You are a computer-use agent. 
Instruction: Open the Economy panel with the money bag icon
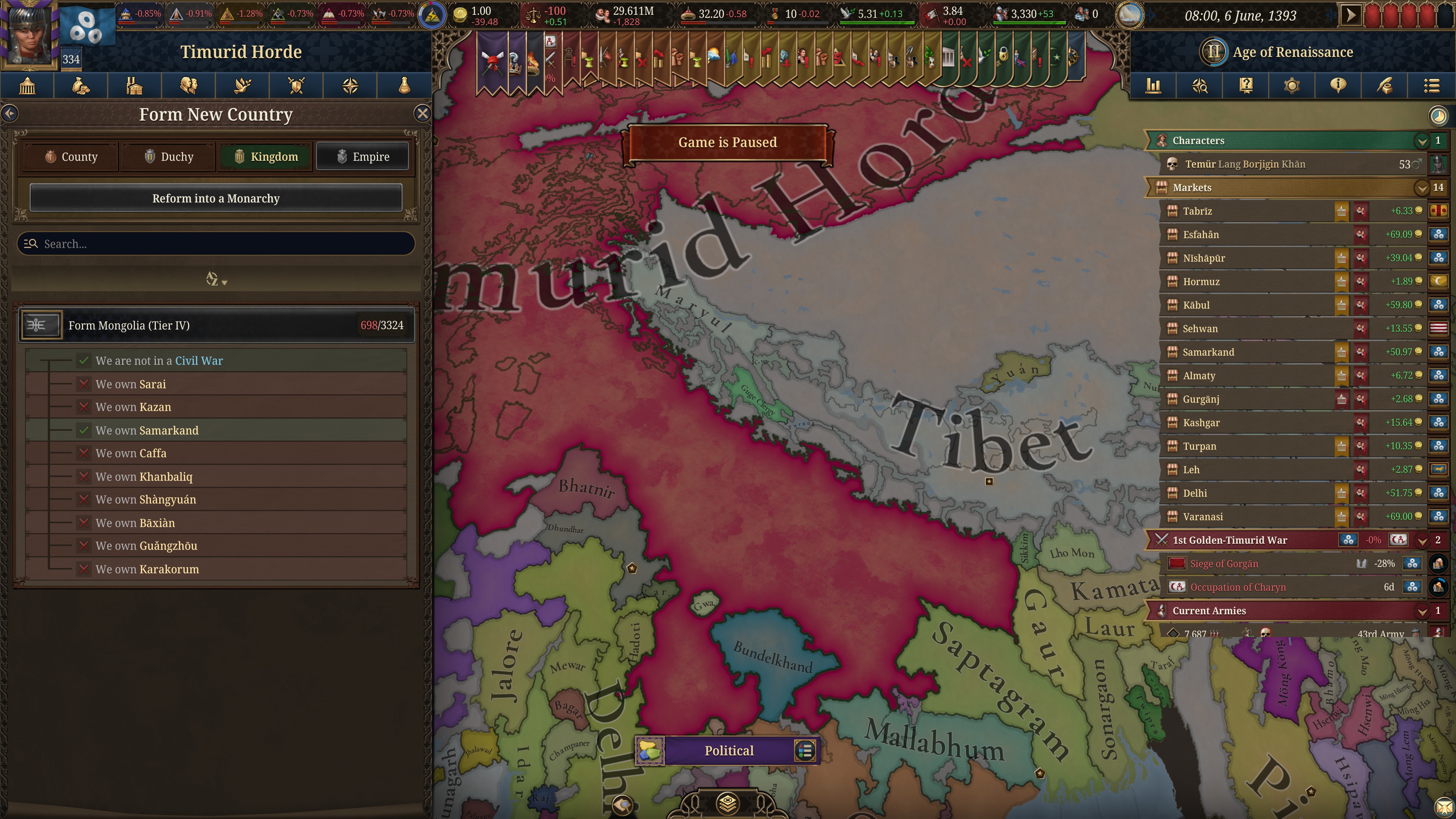tap(81, 85)
